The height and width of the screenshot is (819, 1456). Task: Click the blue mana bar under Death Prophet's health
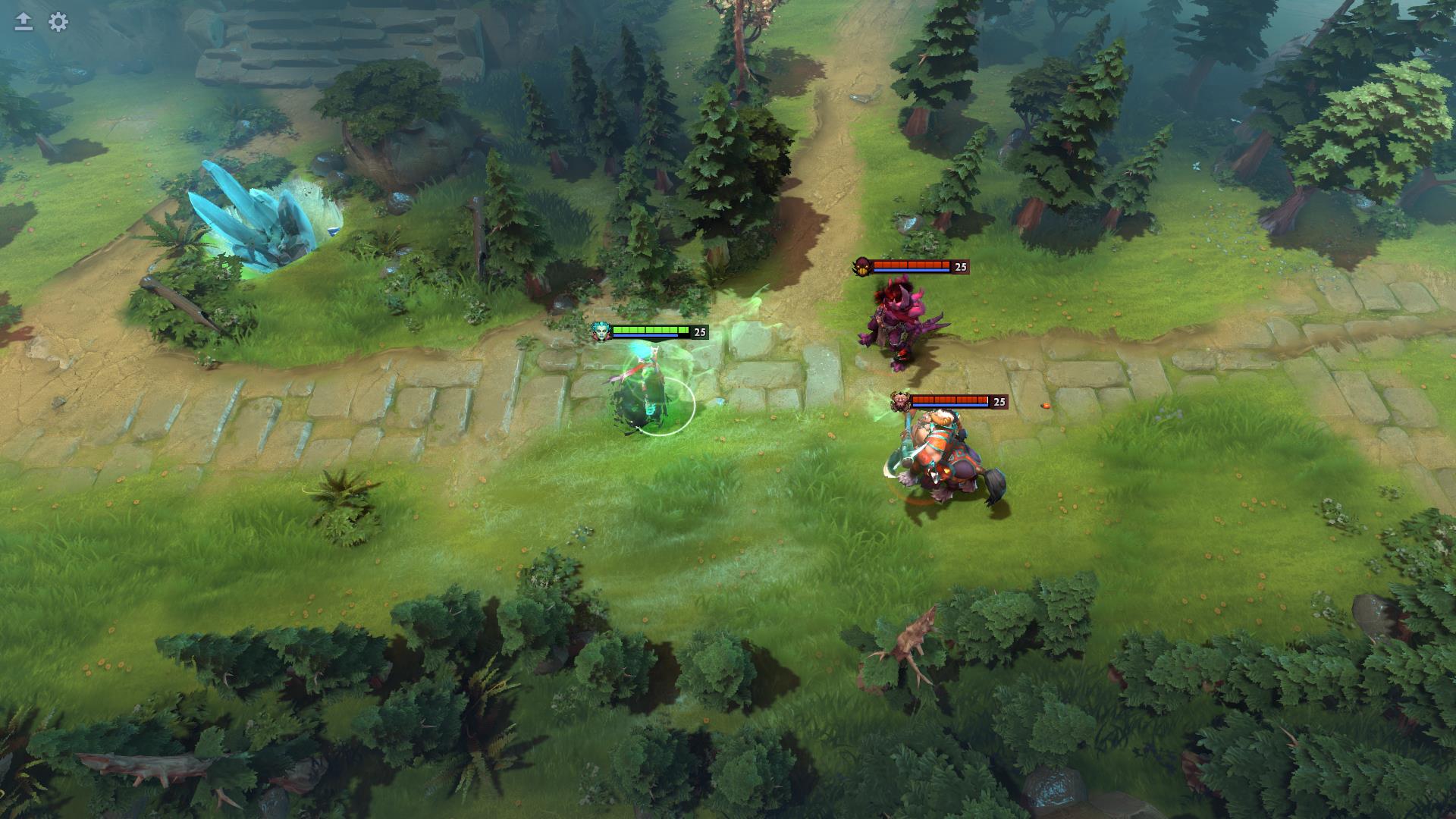pos(645,336)
